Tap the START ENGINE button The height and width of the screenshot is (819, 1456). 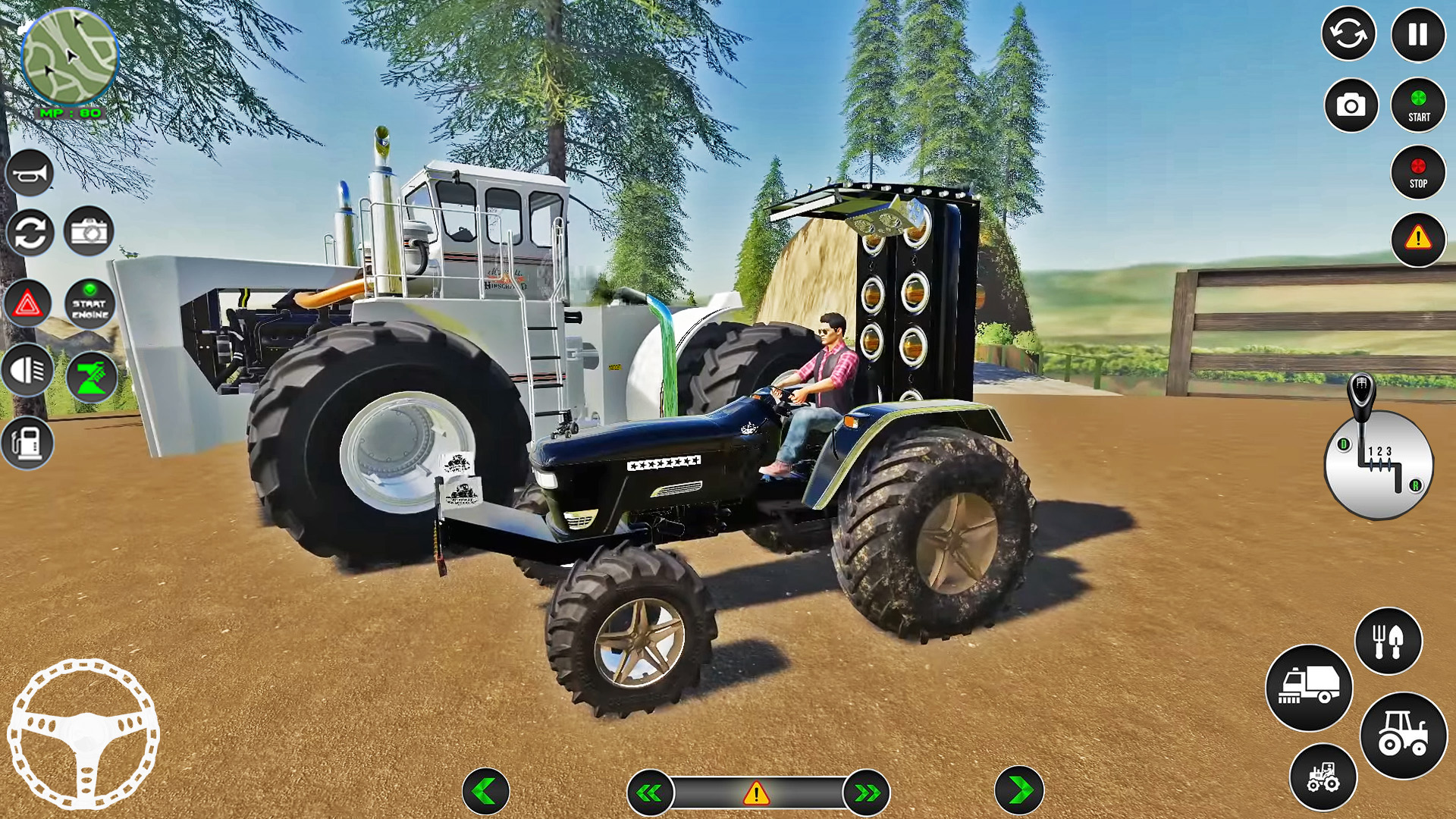90,304
